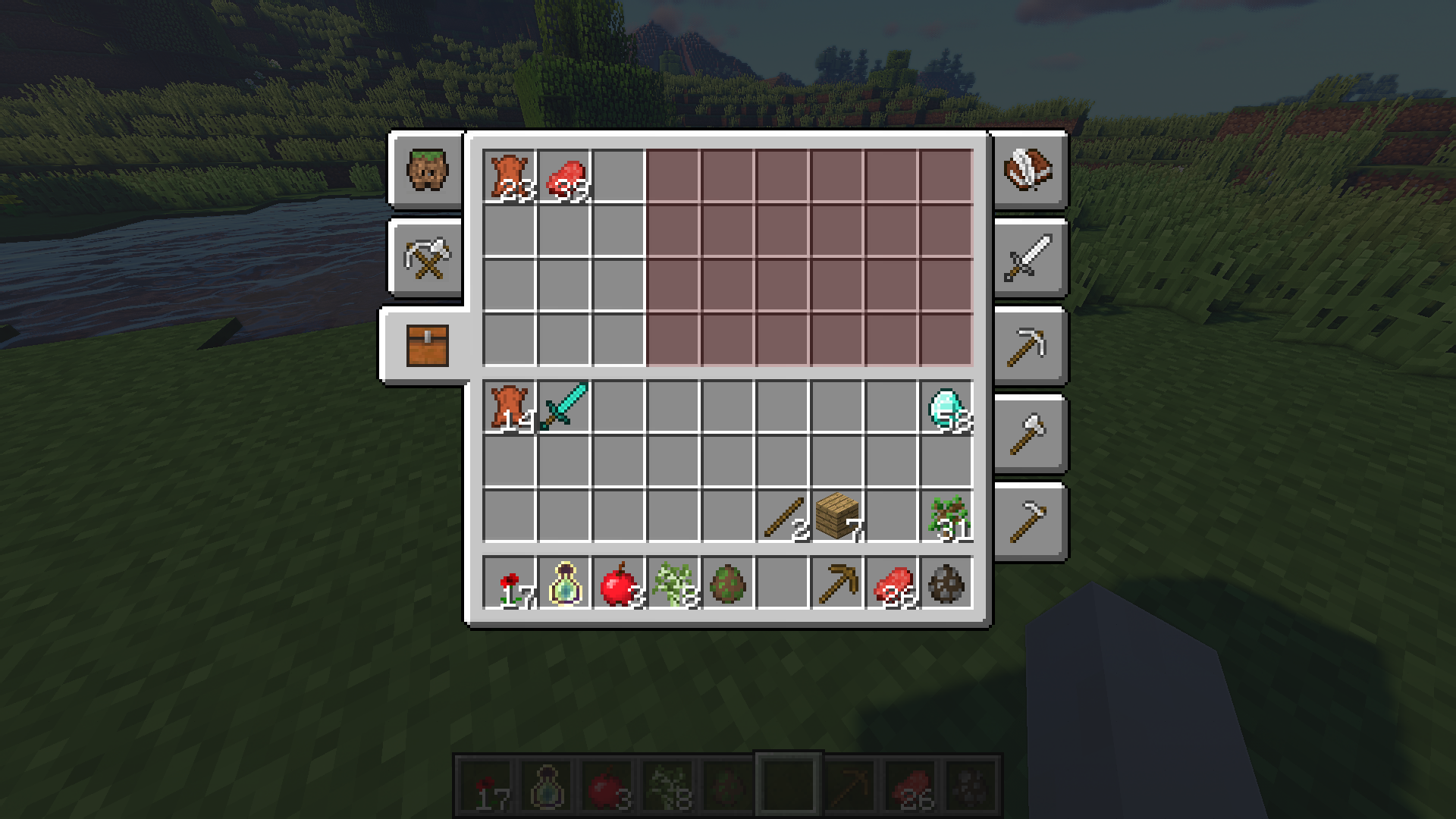
Task: Open the crossed pickaxes tab
Action: pos(428,258)
